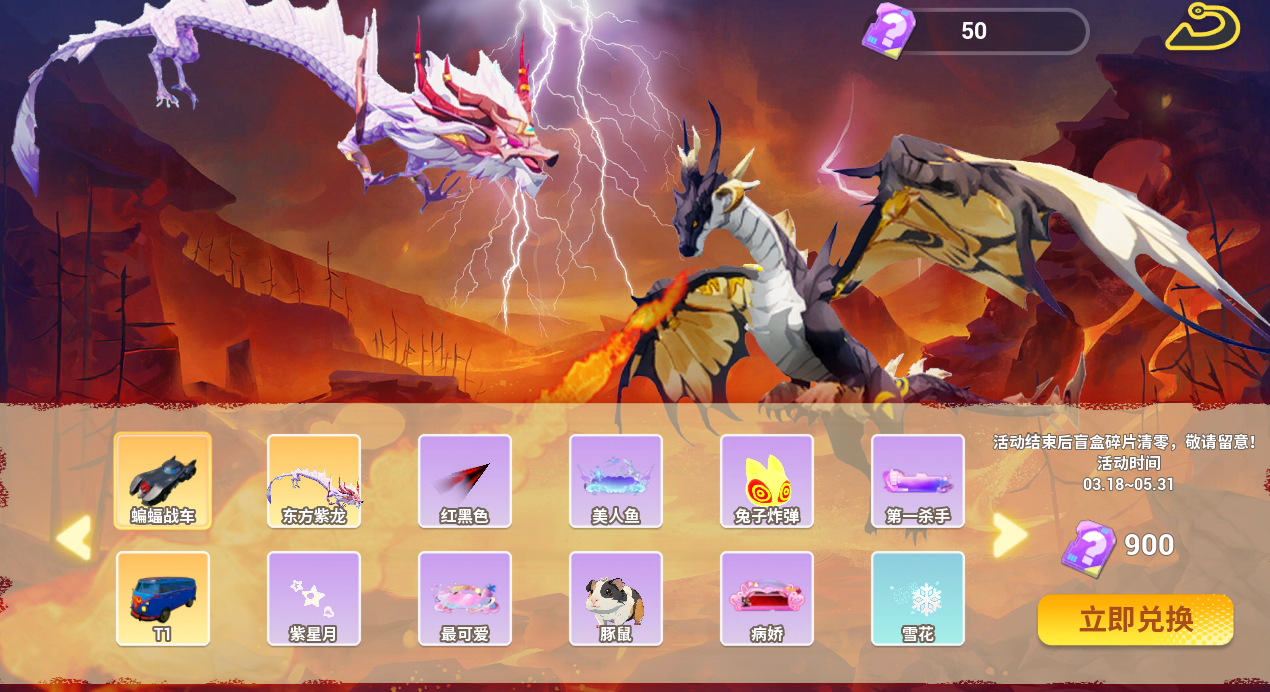
Task: Show the previous page with left arrow
Action: click(x=75, y=537)
